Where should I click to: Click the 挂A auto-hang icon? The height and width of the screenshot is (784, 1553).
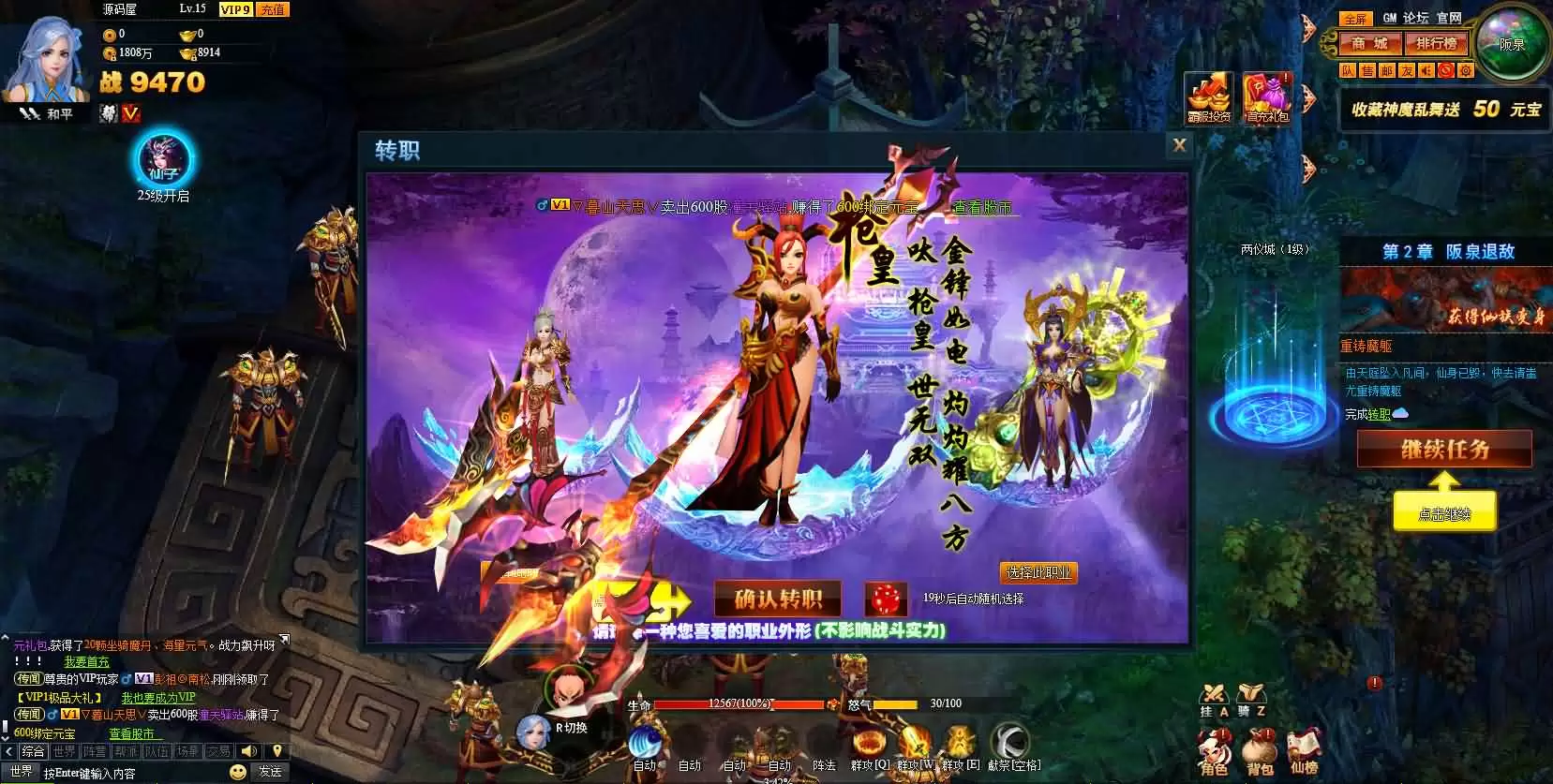tap(1215, 693)
